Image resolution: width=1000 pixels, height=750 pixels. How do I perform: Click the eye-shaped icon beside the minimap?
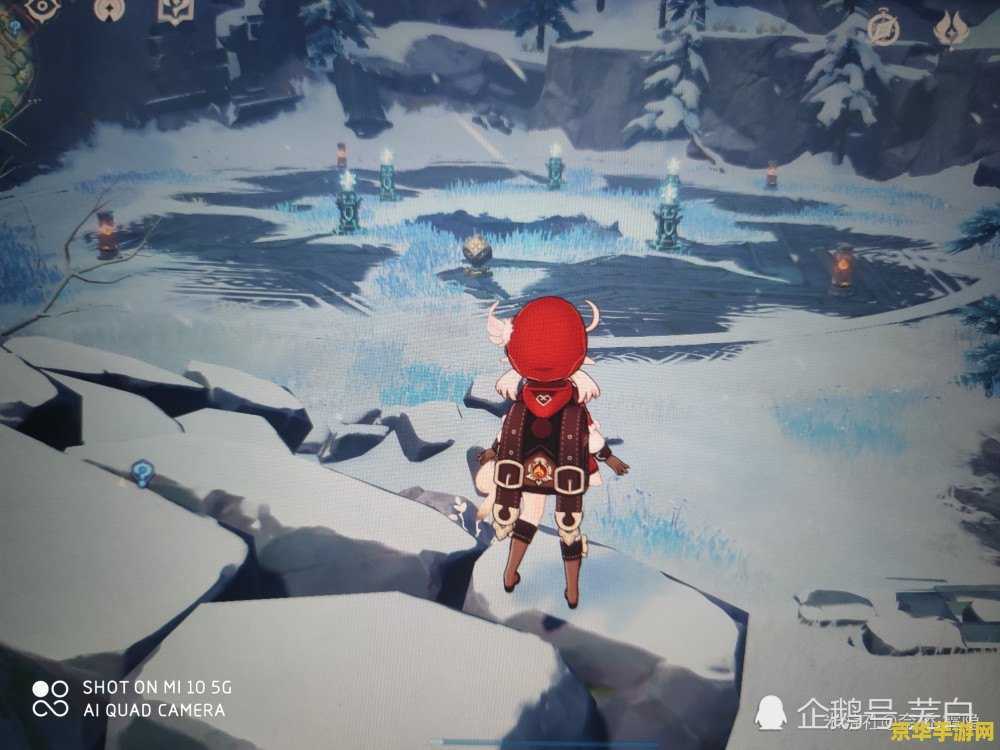43,9
